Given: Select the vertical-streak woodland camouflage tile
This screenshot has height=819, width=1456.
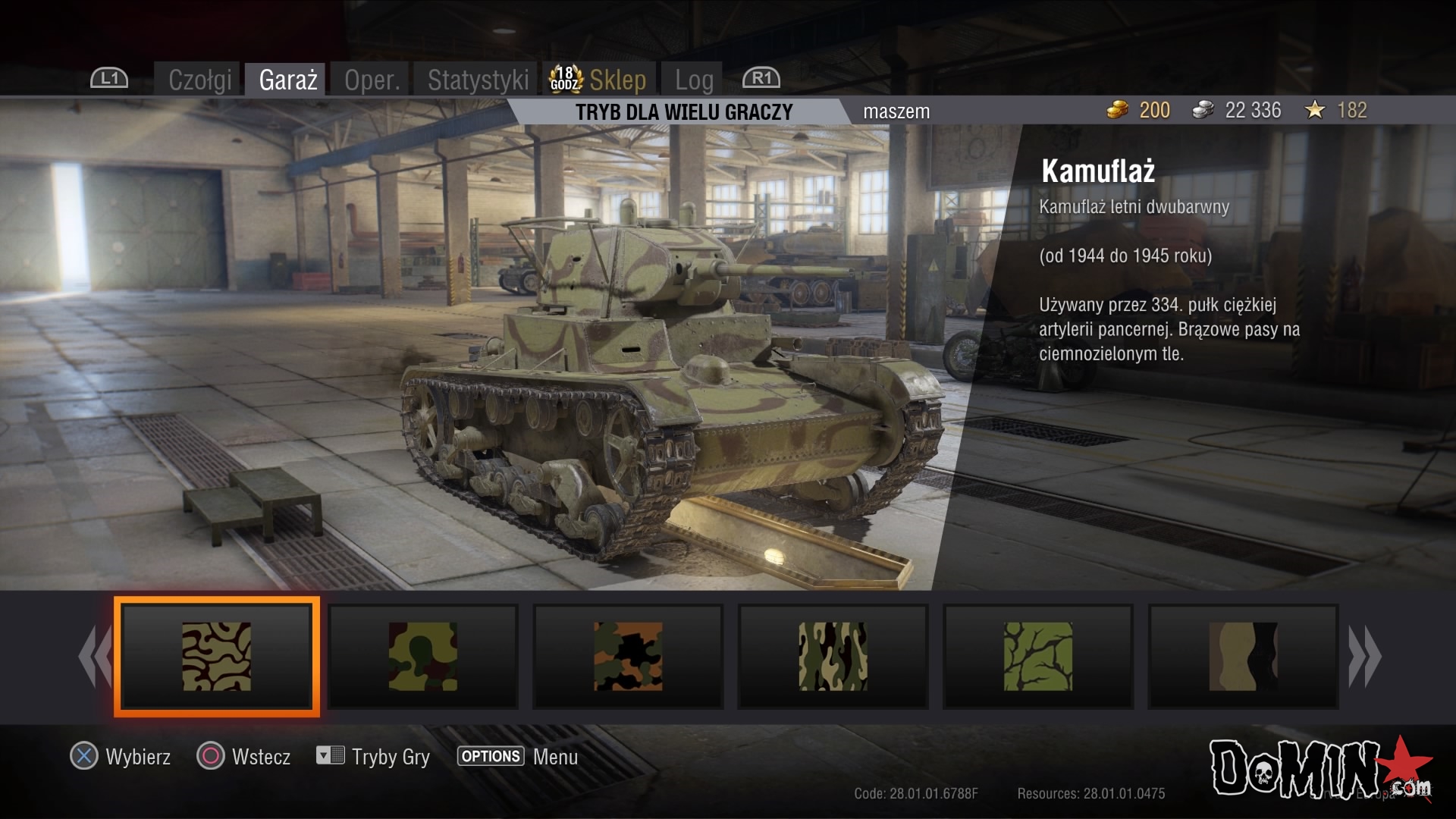Looking at the screenshot, I should [833, 657].
